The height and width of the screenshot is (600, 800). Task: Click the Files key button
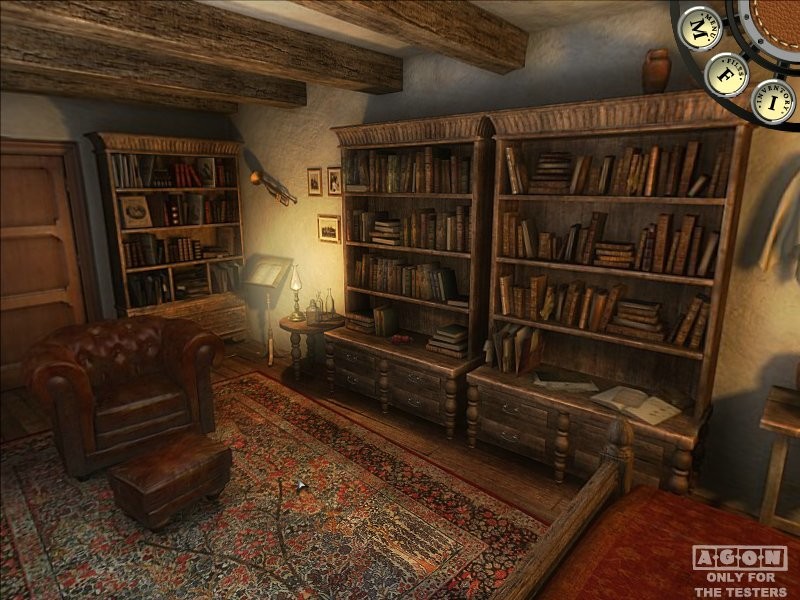(725, 74)
